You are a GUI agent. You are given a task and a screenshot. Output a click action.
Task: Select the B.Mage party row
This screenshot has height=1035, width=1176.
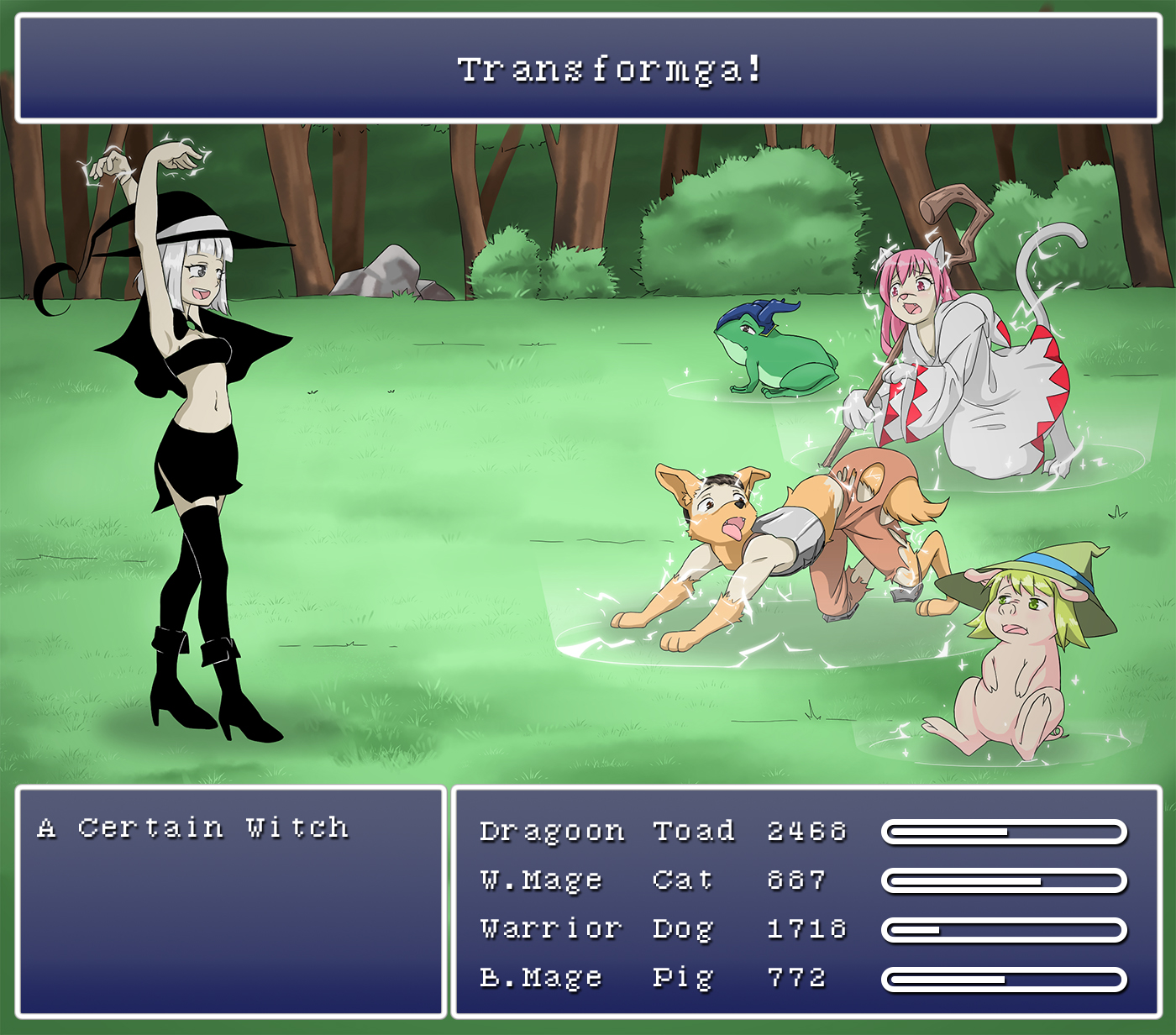pos(542,977)
